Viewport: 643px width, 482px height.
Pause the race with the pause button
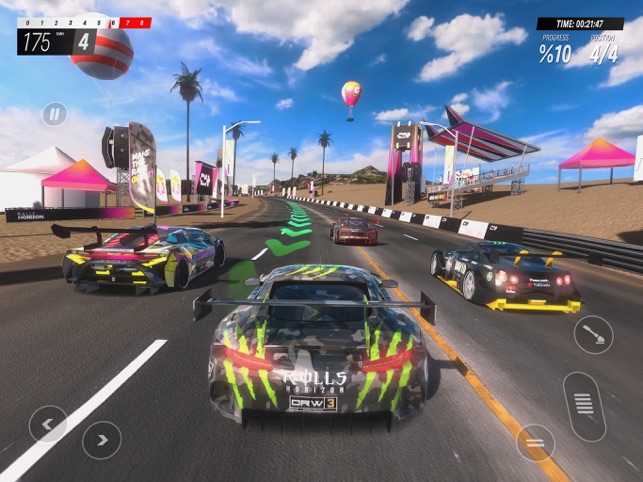(54, 114)
